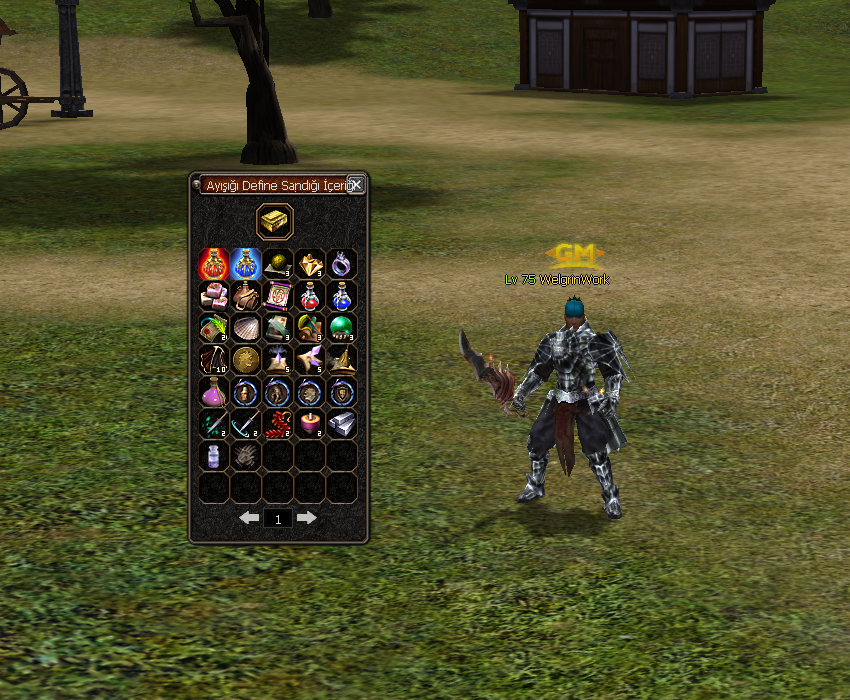
Task: Select the pink round flask
Action: (x=214, y=392)
